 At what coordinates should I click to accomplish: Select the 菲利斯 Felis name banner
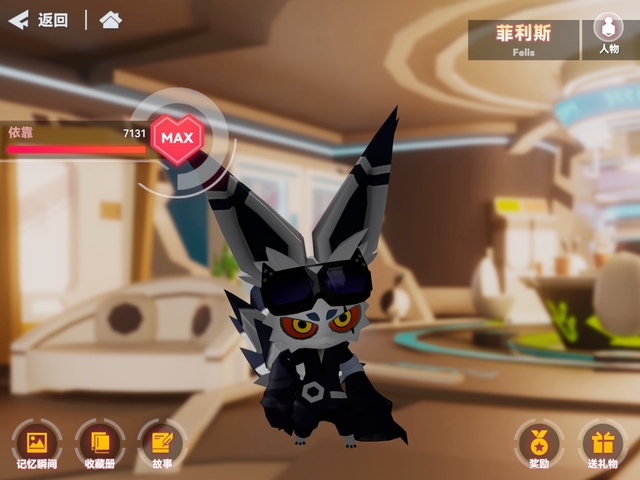click(x=523, y=39)
